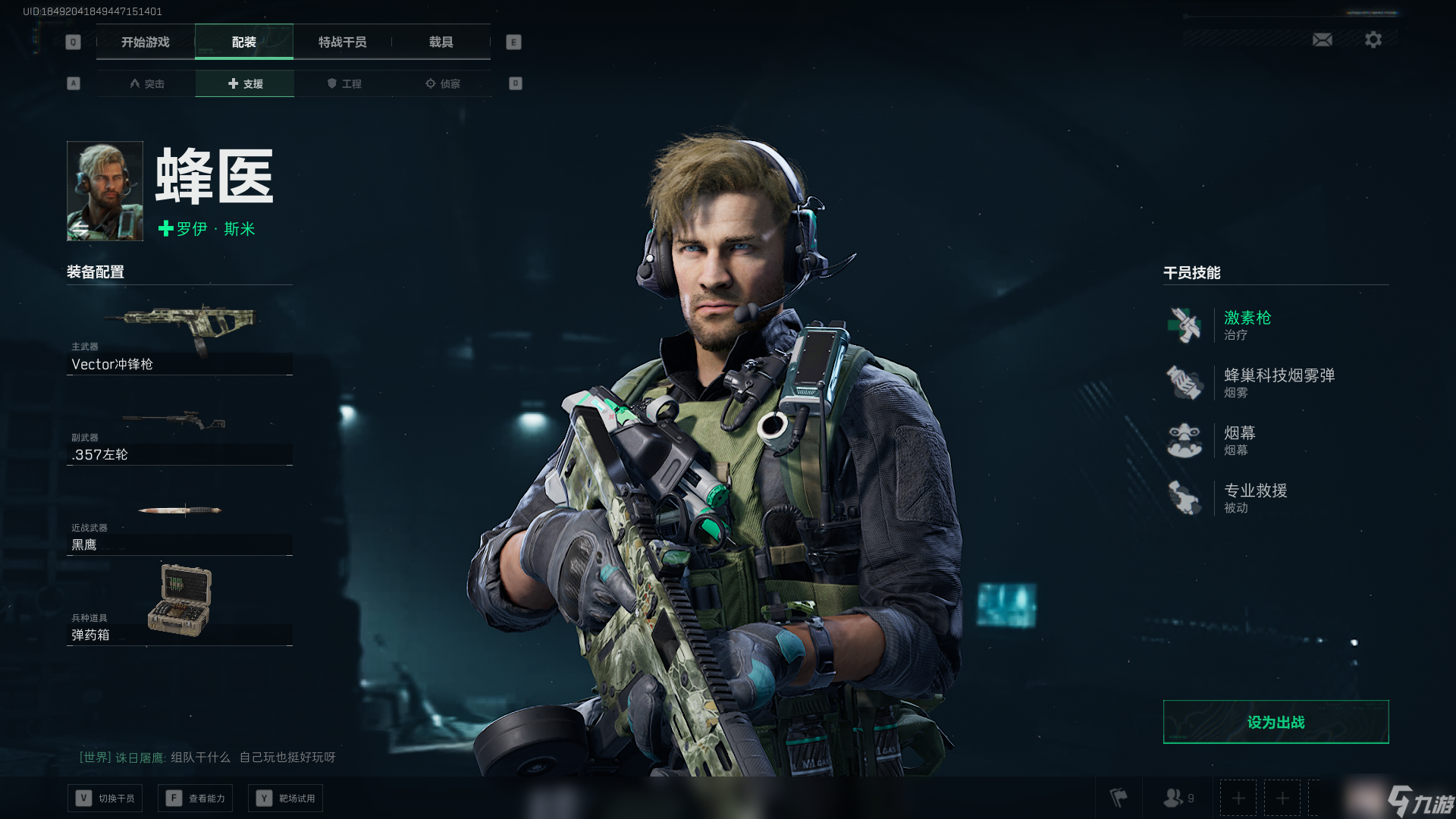Screen dimensions: 1456x819
Task: Check the 专业救援 passive skill
Action: coord(1255,497)
